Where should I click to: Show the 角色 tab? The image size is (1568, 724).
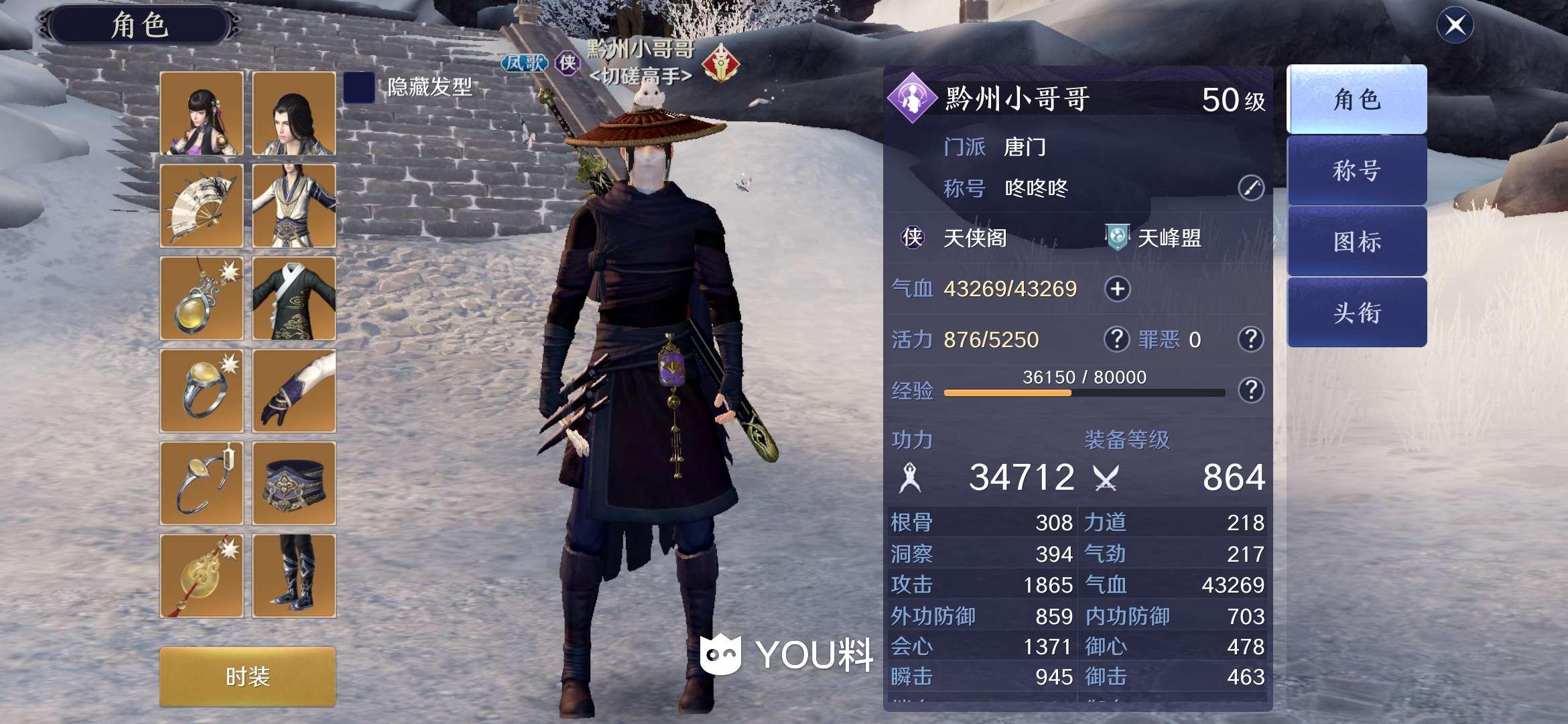1356,100
